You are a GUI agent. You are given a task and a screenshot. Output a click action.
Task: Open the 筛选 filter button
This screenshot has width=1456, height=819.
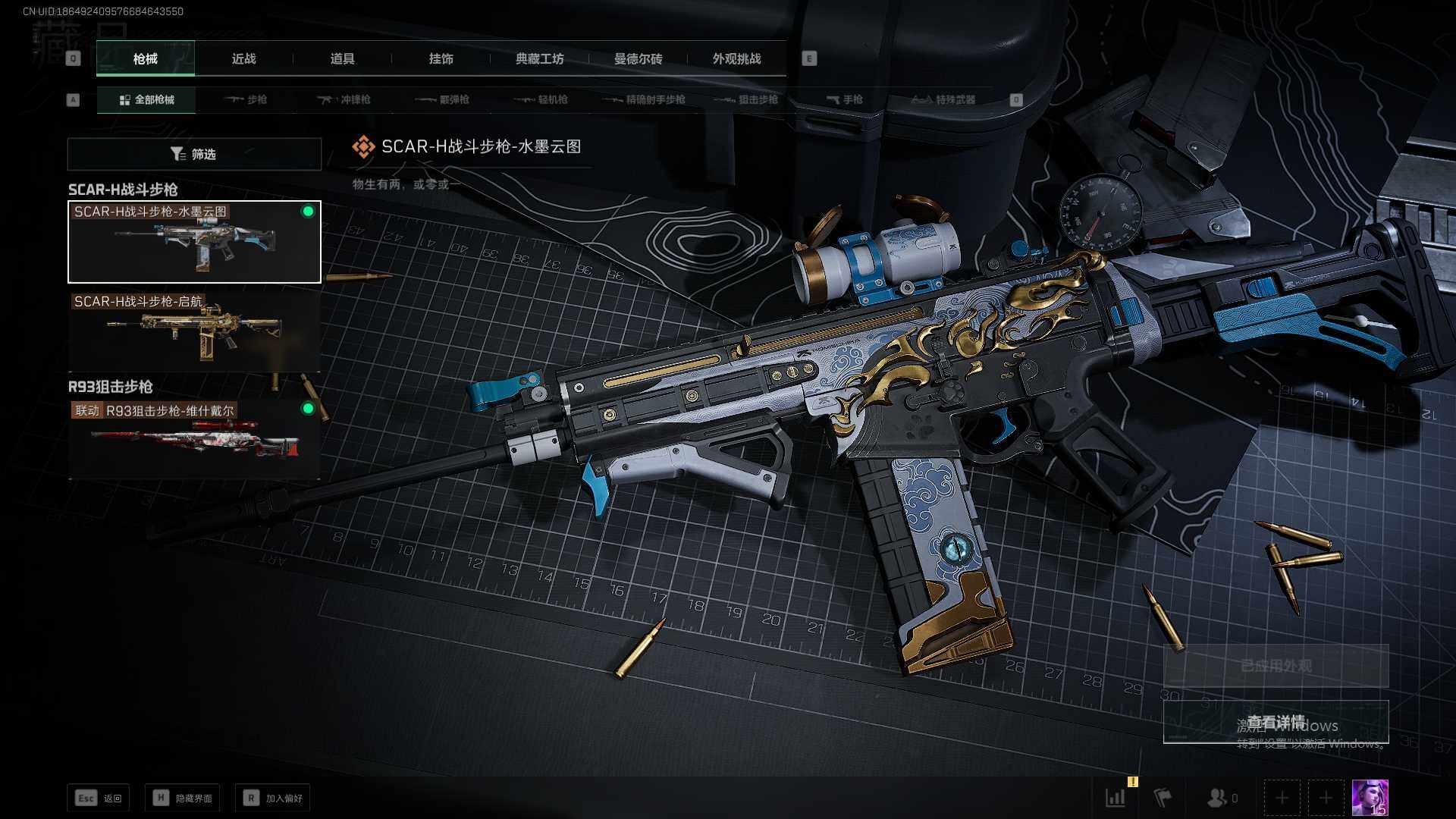coord(194,154)
